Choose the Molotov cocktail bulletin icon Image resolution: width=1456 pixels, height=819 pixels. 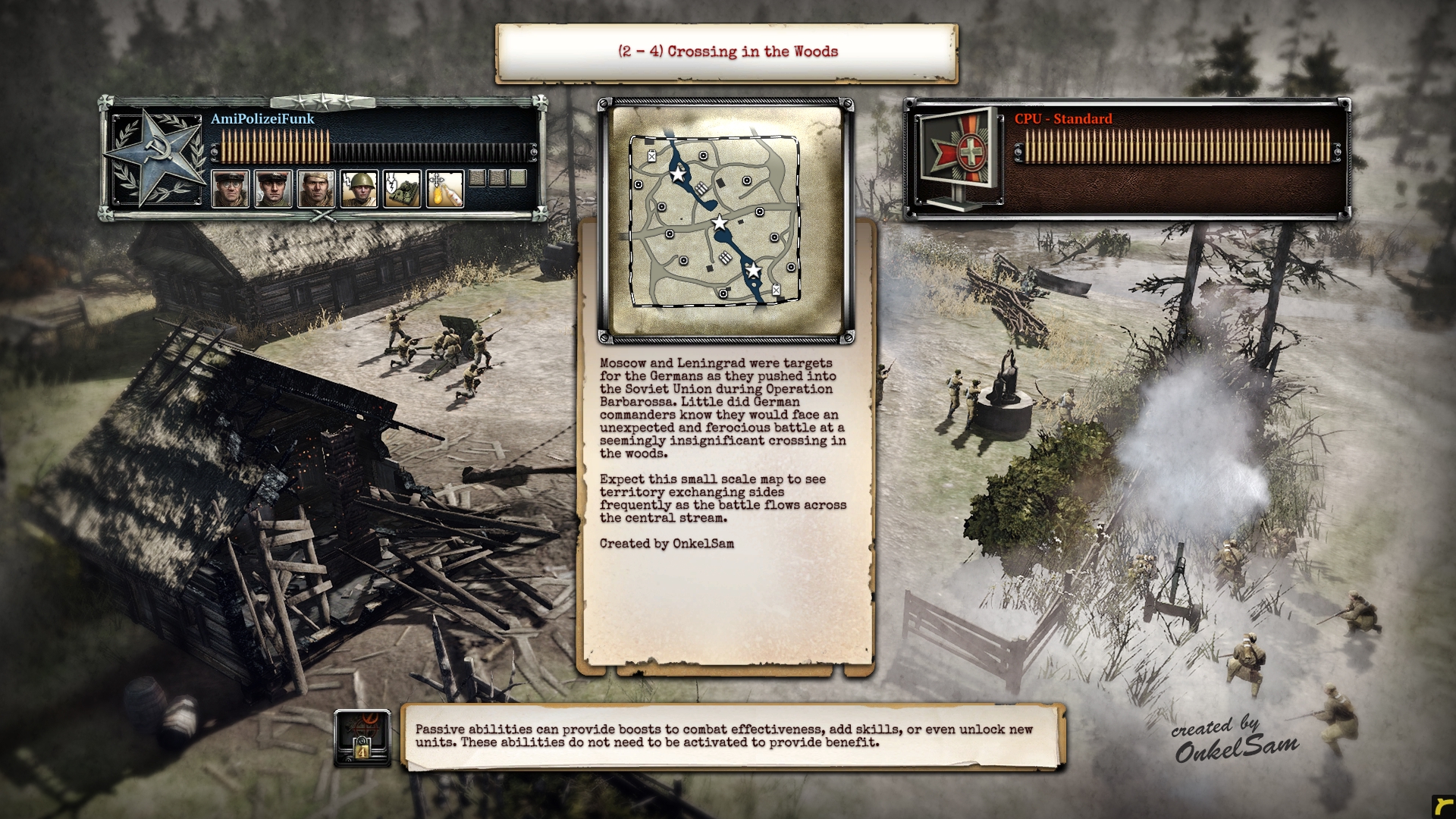point(444,188)
